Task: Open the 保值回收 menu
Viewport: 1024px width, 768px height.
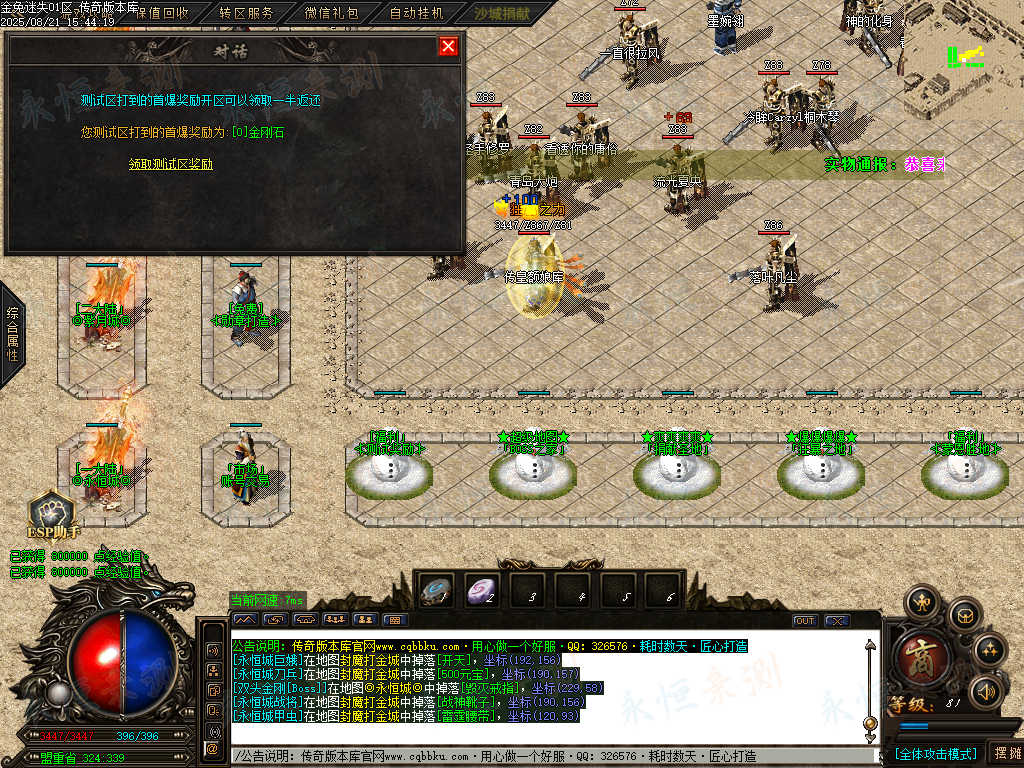Action: tap(160, 14)
